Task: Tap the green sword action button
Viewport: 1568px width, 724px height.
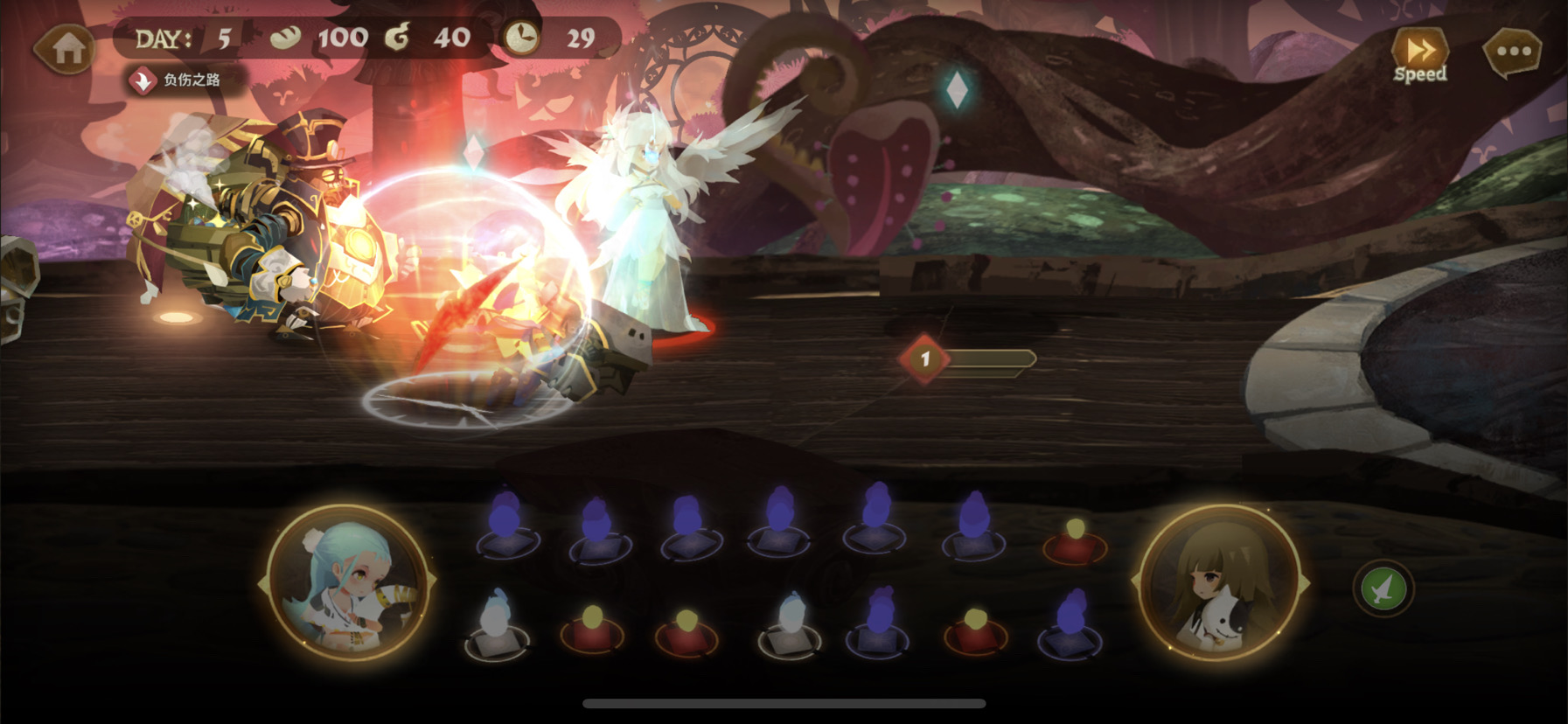Action: tap(1383, 590)
